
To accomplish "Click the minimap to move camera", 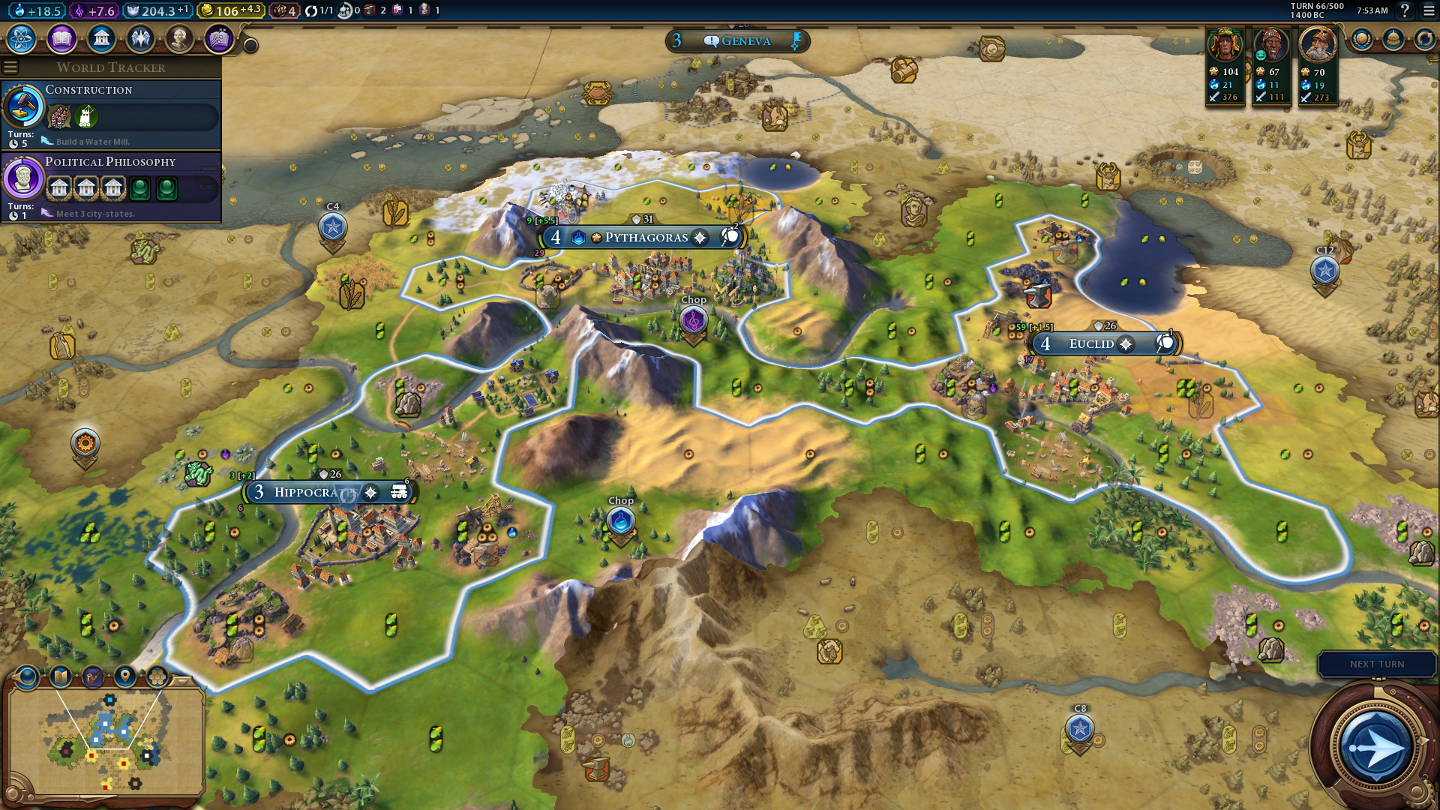I will point(105,740).
